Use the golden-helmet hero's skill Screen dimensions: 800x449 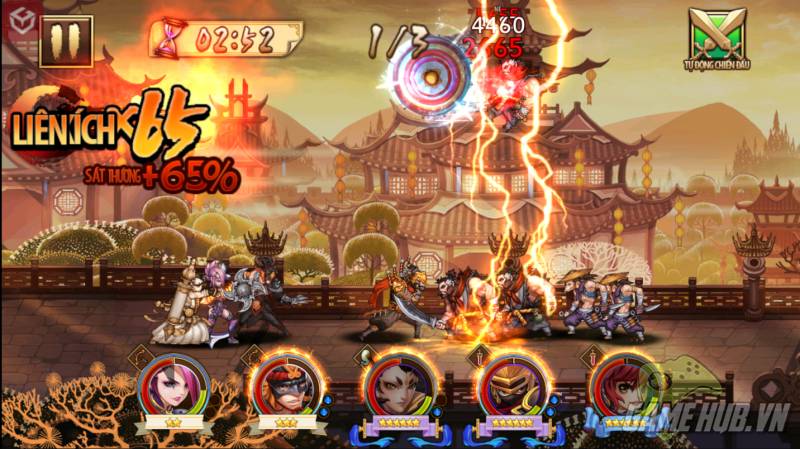click(x=511, y=387)
